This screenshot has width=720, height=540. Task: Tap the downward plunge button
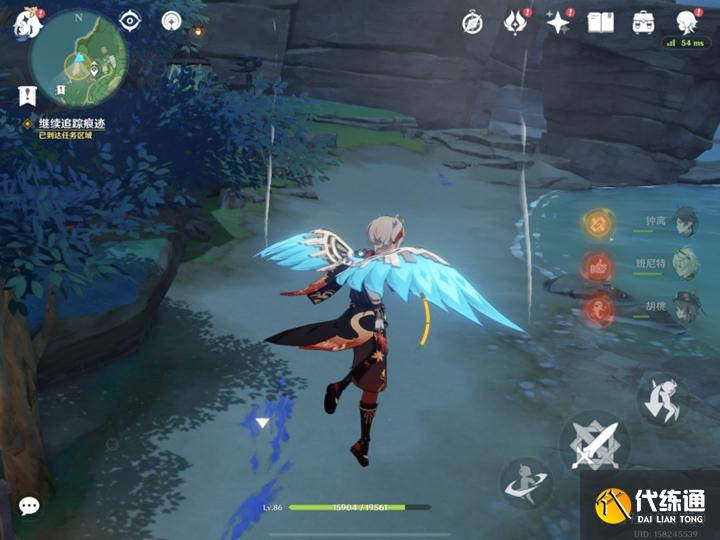tap(662, 399)
